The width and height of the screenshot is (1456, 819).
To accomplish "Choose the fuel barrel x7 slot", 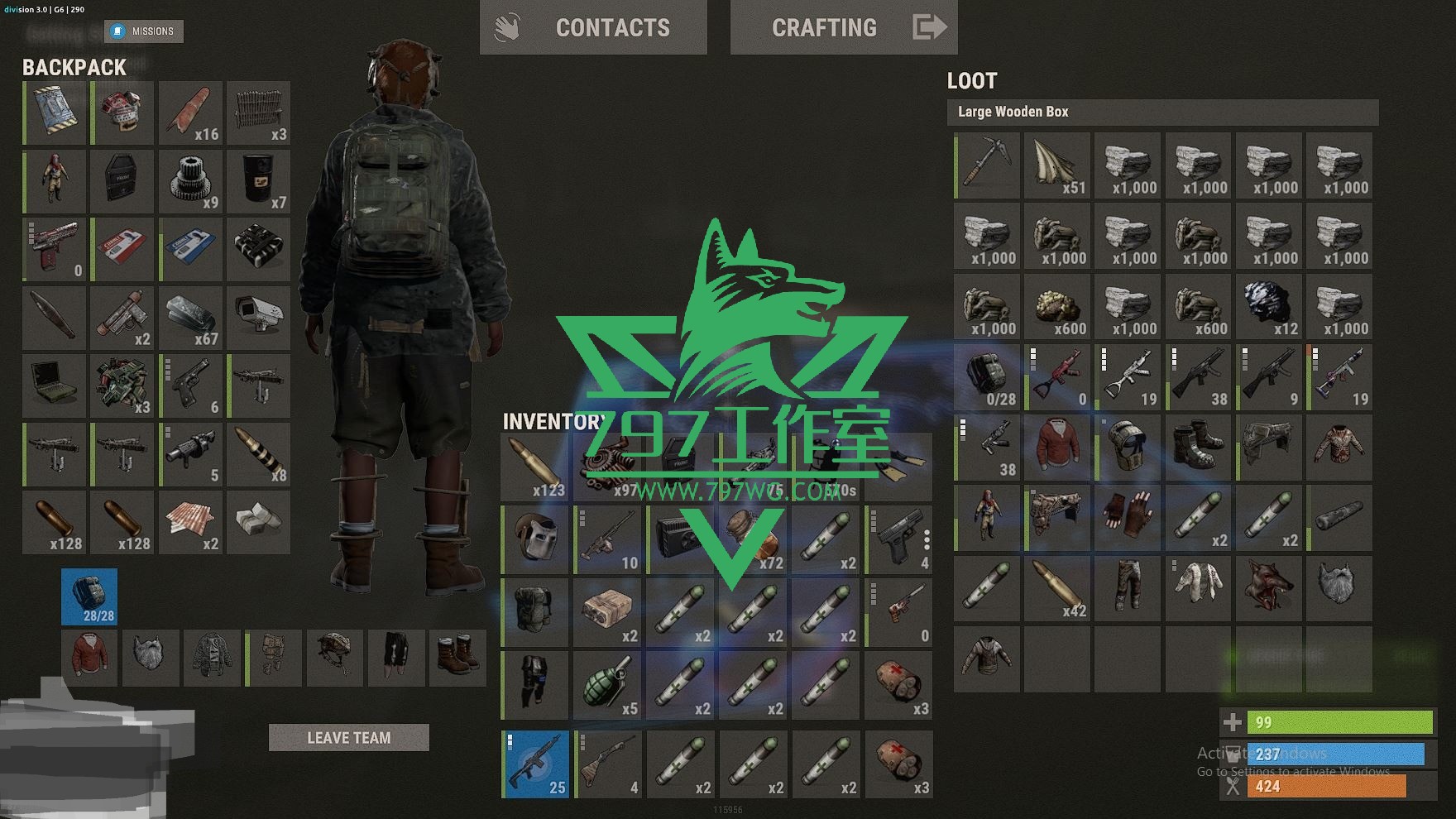I will point(259,180).
